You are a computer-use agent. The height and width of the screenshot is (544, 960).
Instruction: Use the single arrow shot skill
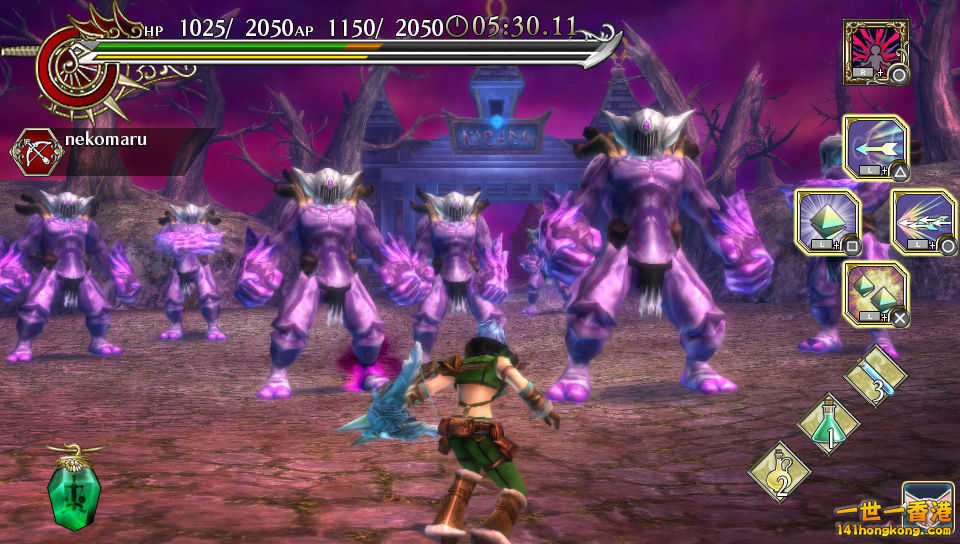coord(875,148)
